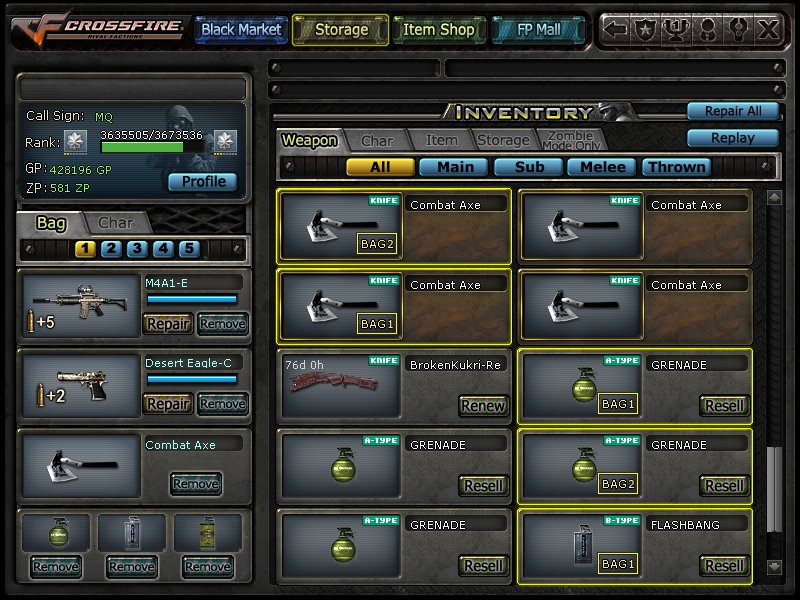Show only Melee weapons
The height and width of the screenshot is (600, 800).
point(603,167)
